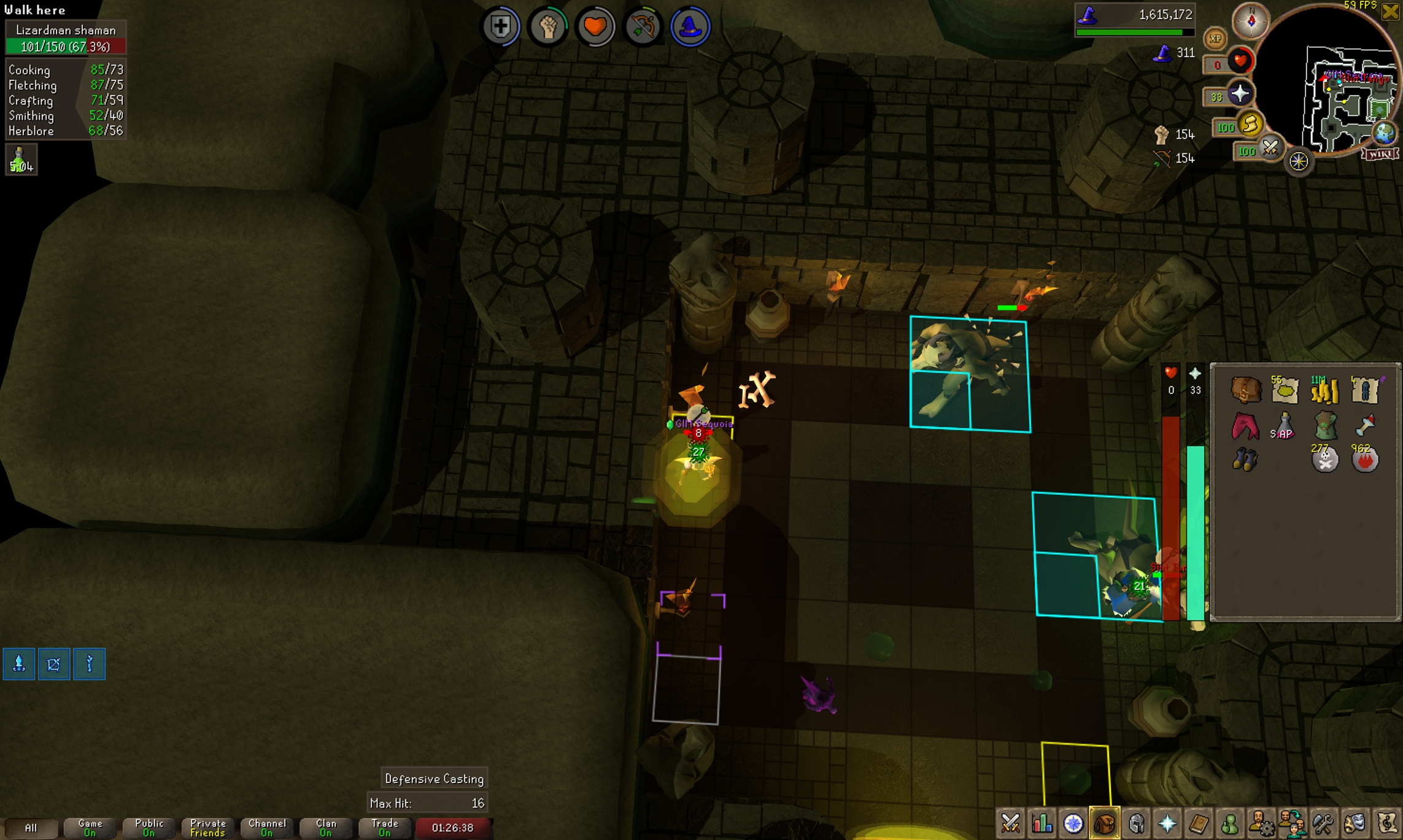Open the world map globe
This screenshot has height=840, width=1403.
tap(1385, 133)
